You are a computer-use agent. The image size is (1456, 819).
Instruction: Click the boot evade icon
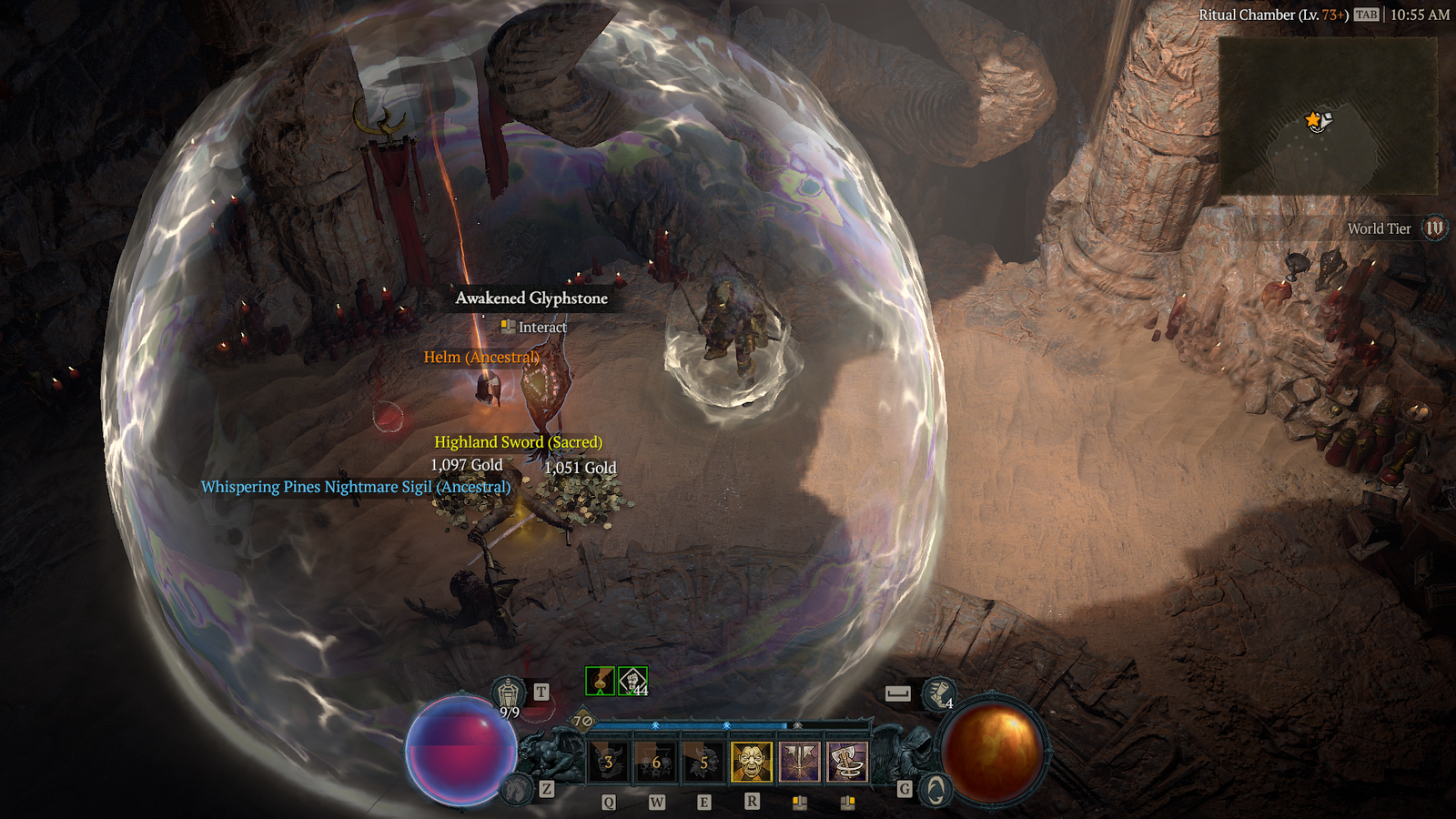938,694
